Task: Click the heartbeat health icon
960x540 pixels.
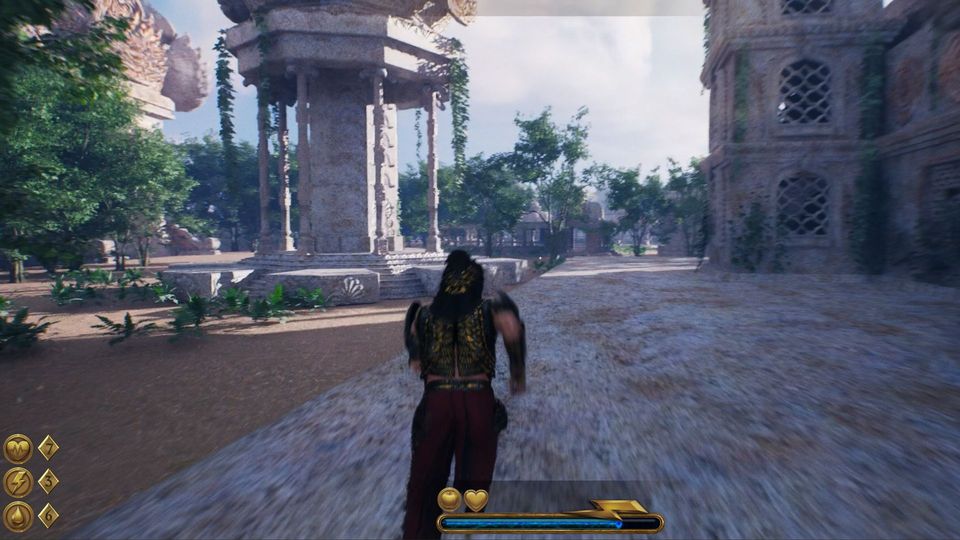Action: pos(18,448)
